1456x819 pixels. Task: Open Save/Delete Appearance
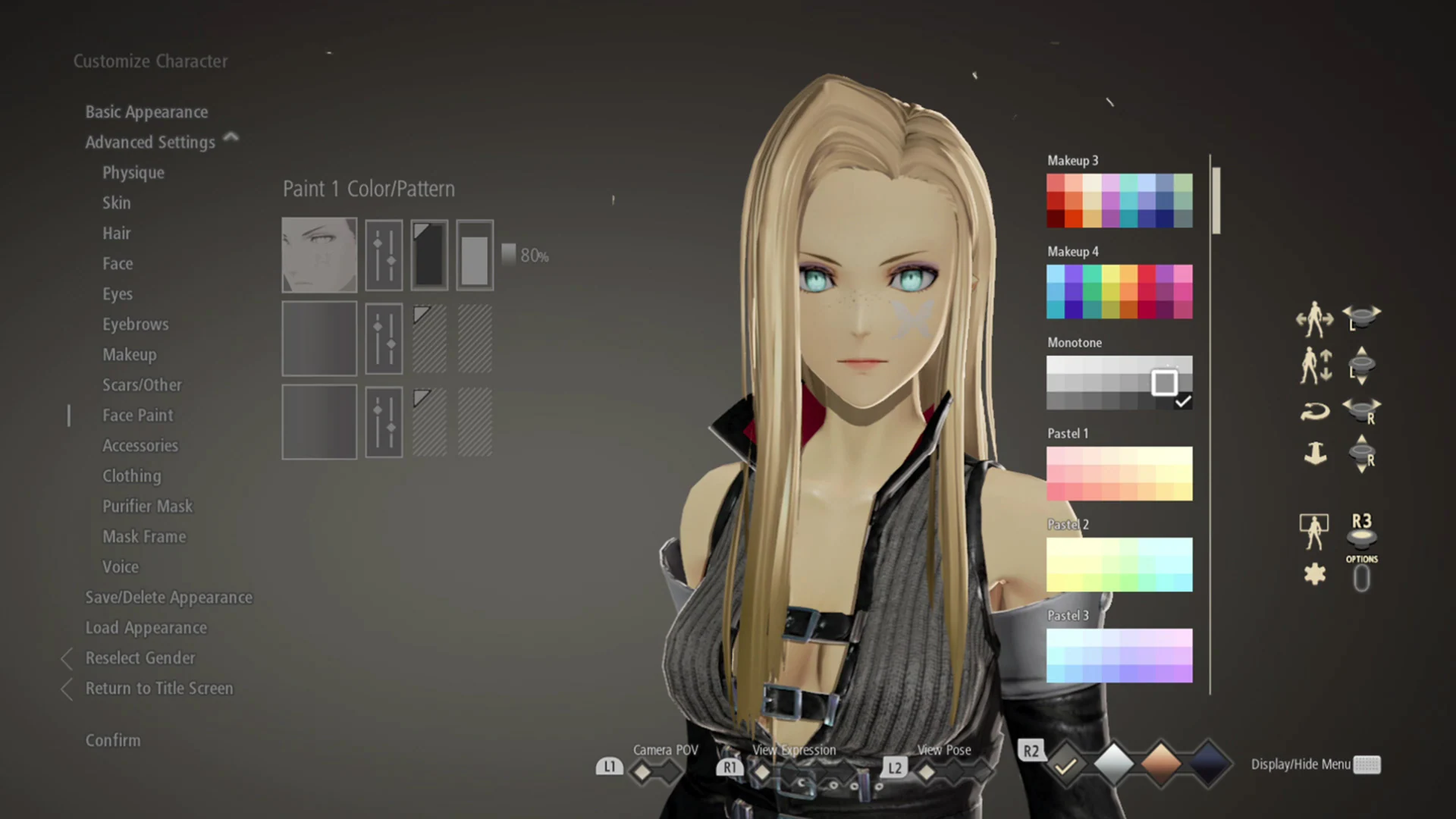pos(169,597)
